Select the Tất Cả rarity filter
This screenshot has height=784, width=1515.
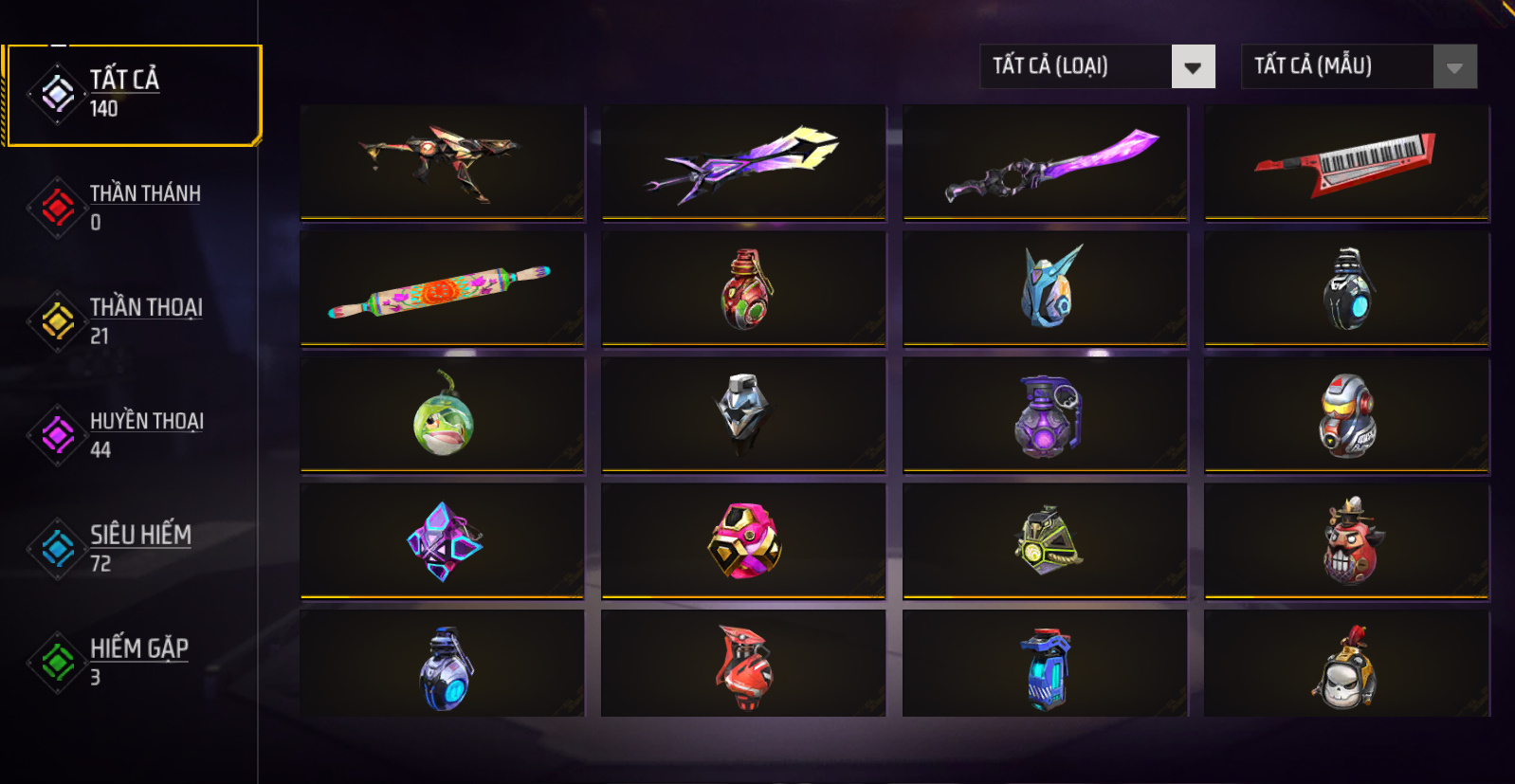coord(133,95)
